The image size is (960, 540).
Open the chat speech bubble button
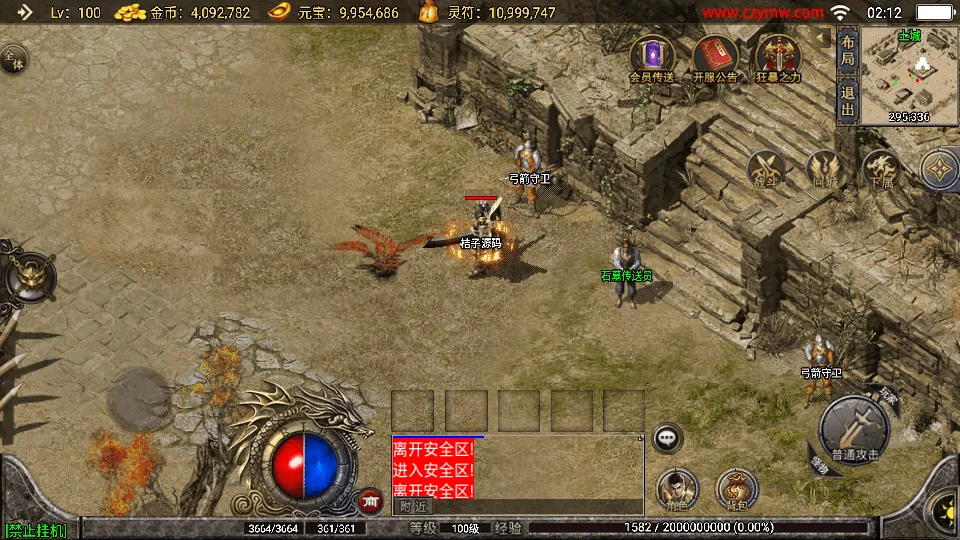(x=667, y=438)
